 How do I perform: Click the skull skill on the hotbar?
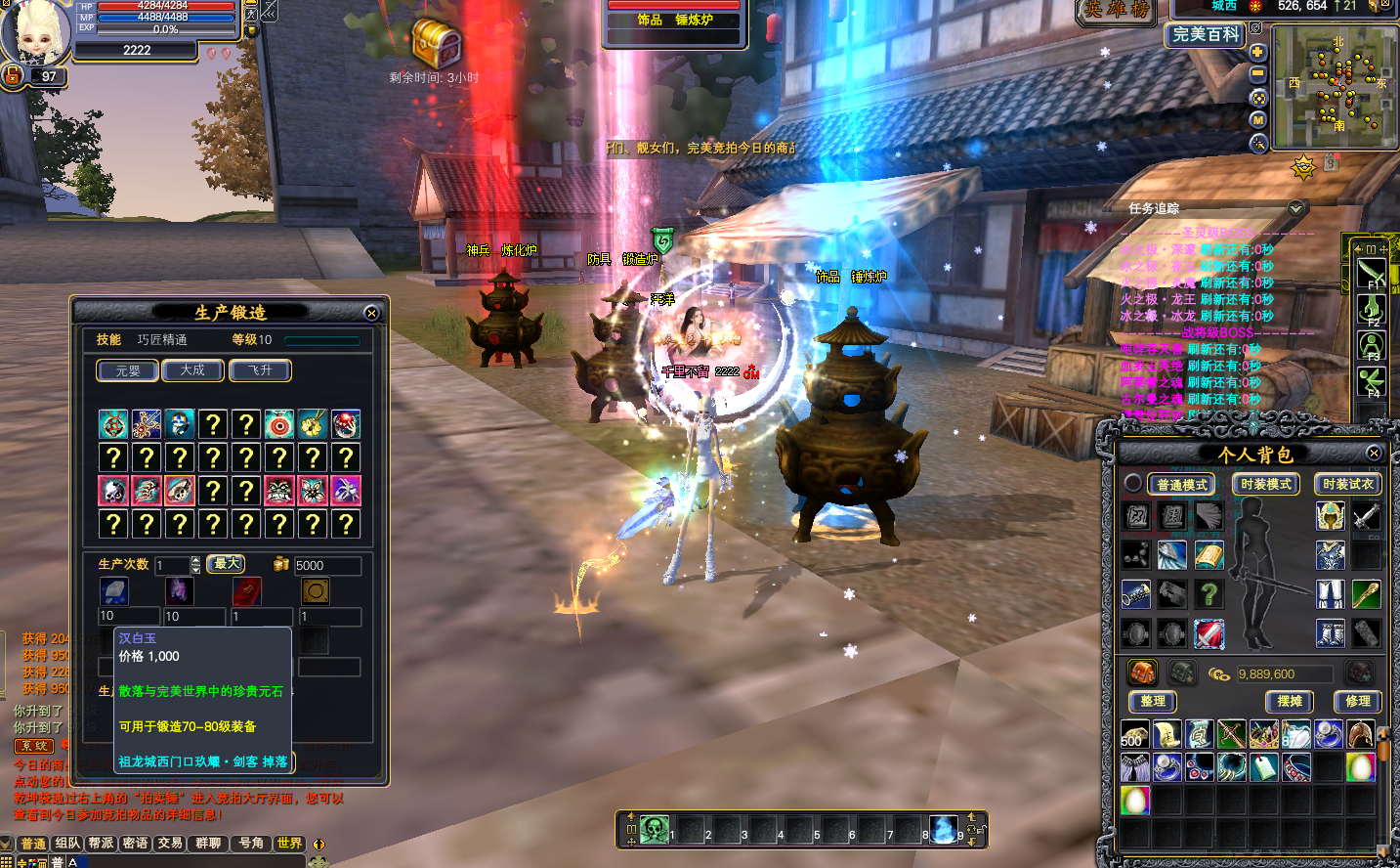654,830
